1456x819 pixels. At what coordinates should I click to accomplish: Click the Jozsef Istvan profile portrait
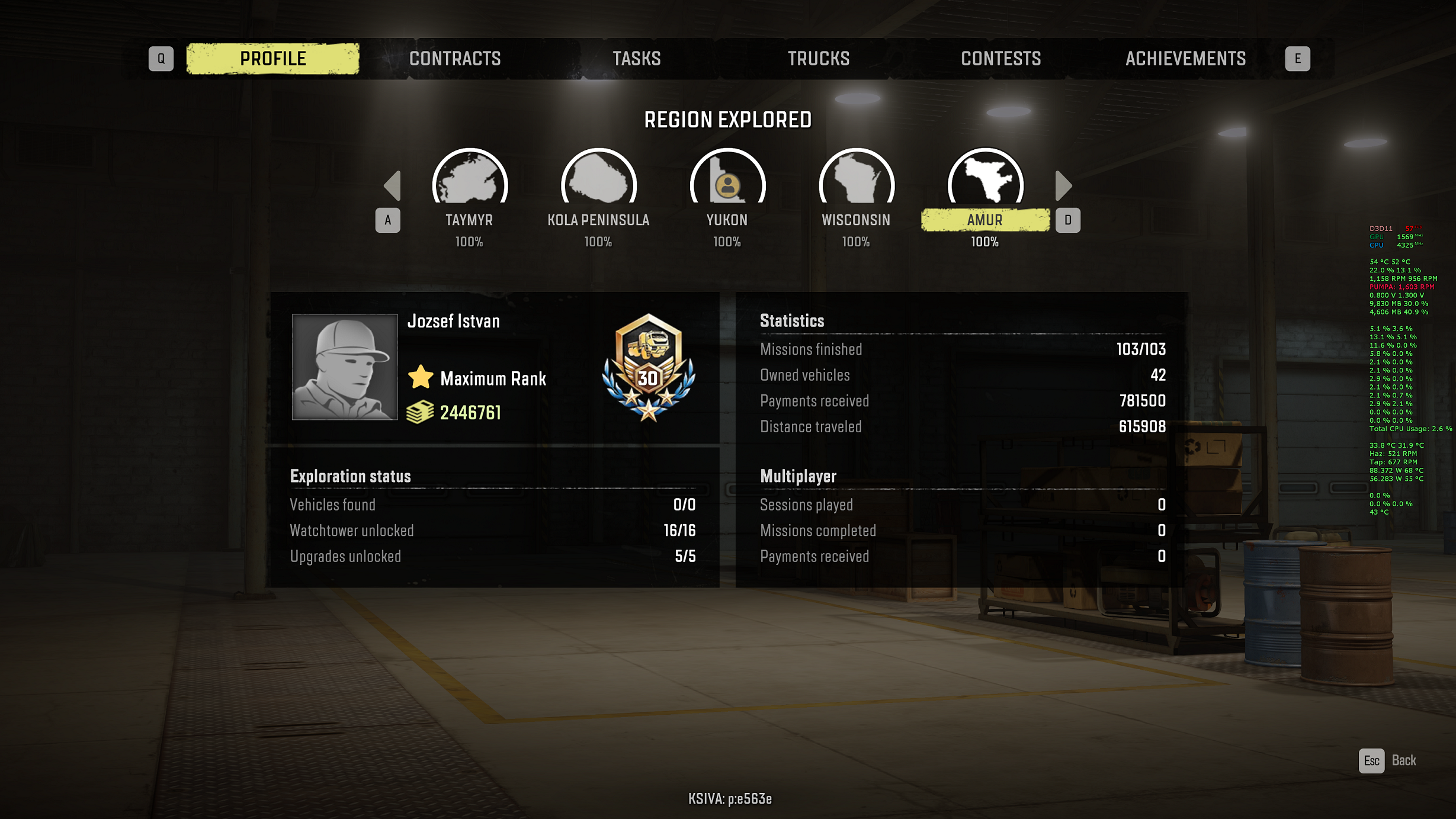click(345, 367)
